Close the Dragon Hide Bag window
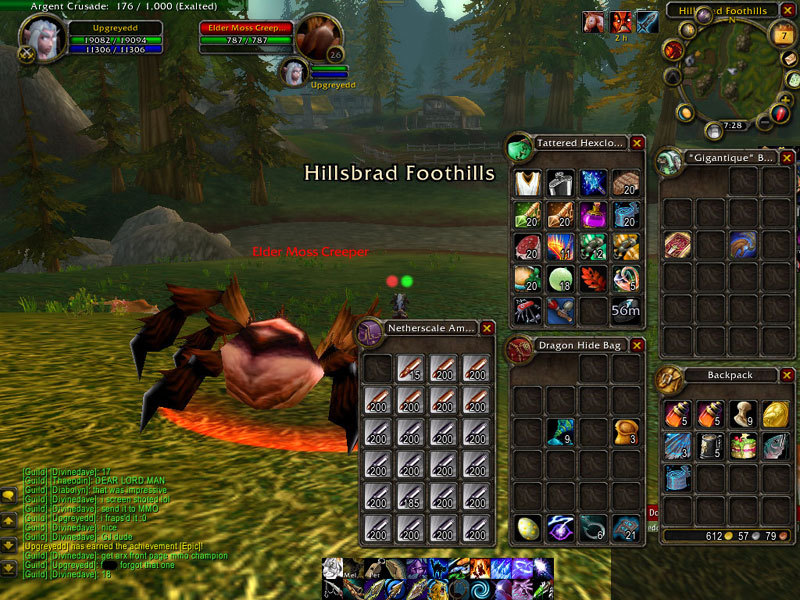The height and width of the screenshot is (600, 800). click(x=637, y=347)
